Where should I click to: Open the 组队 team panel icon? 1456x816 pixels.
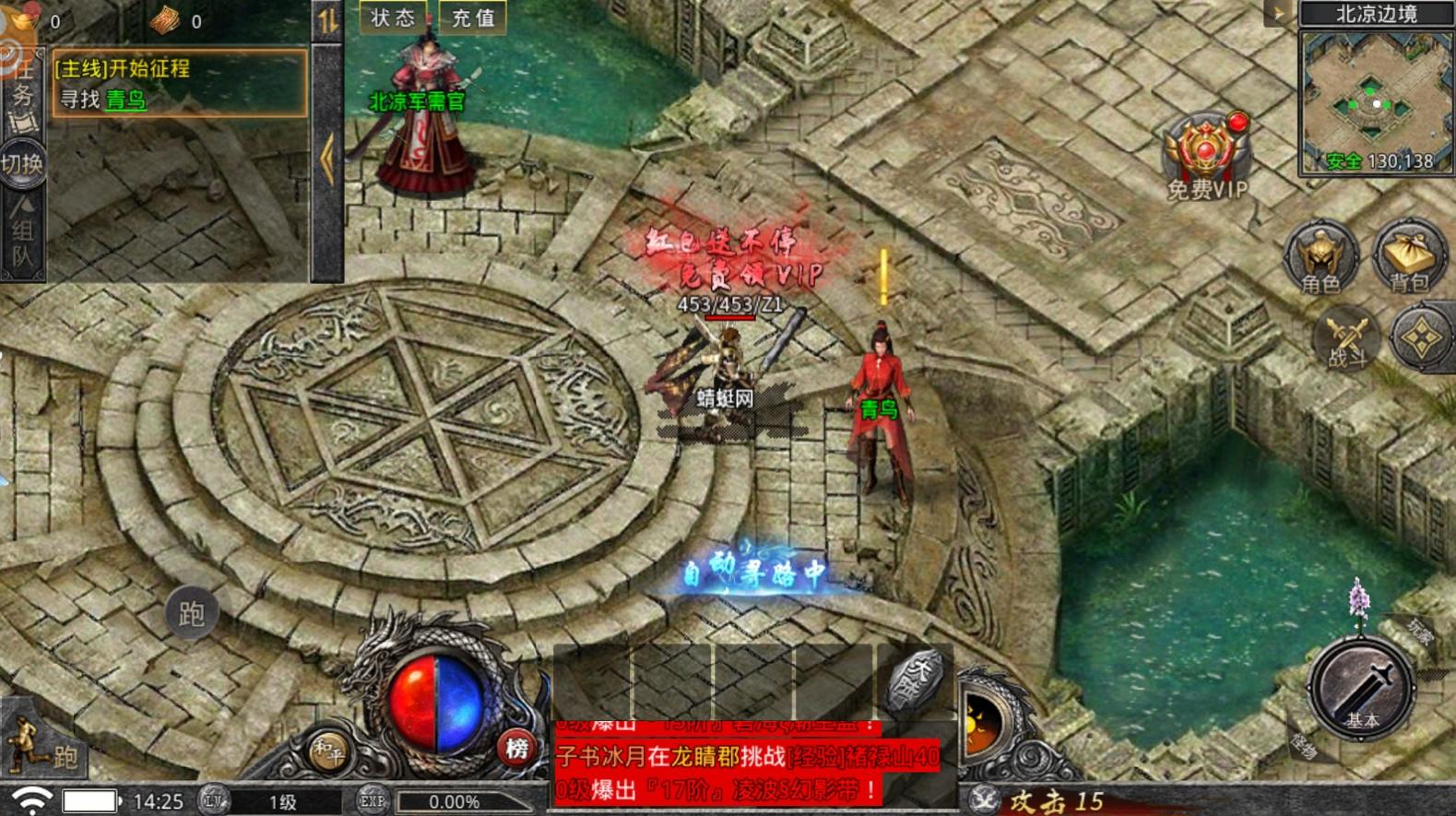coord(20,231)
